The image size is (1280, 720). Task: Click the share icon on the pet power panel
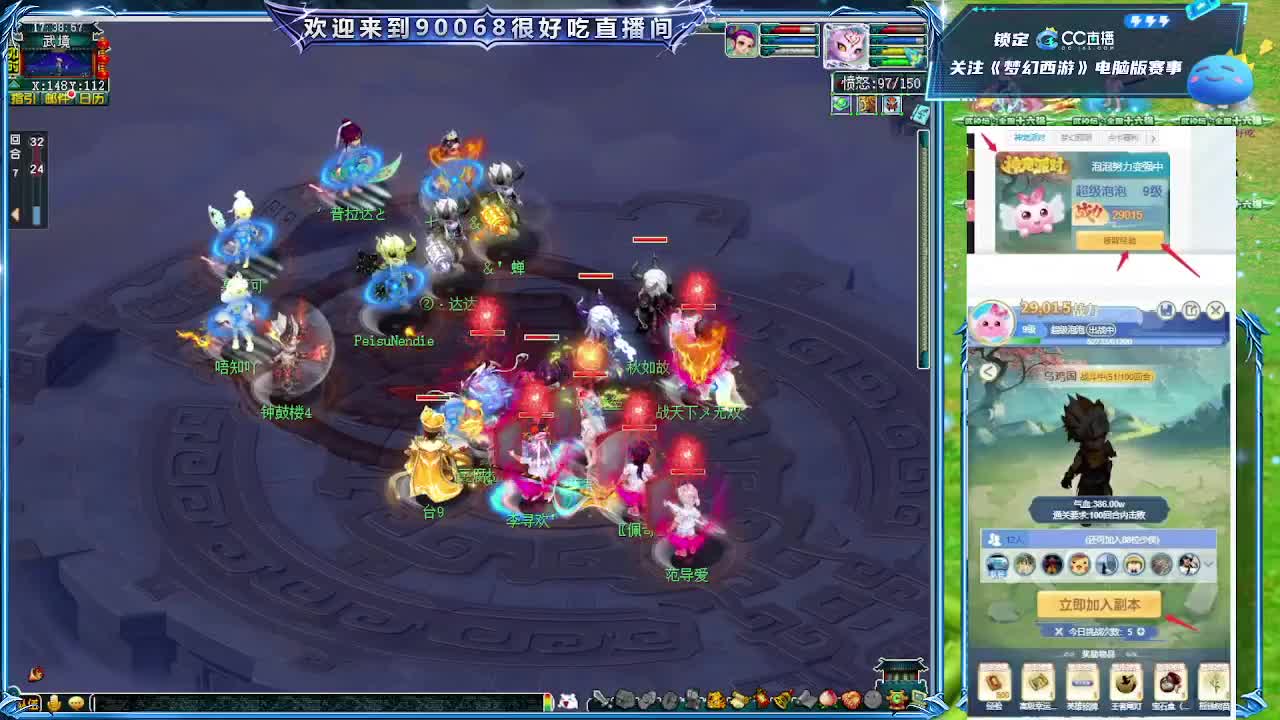click(1190, 311)
